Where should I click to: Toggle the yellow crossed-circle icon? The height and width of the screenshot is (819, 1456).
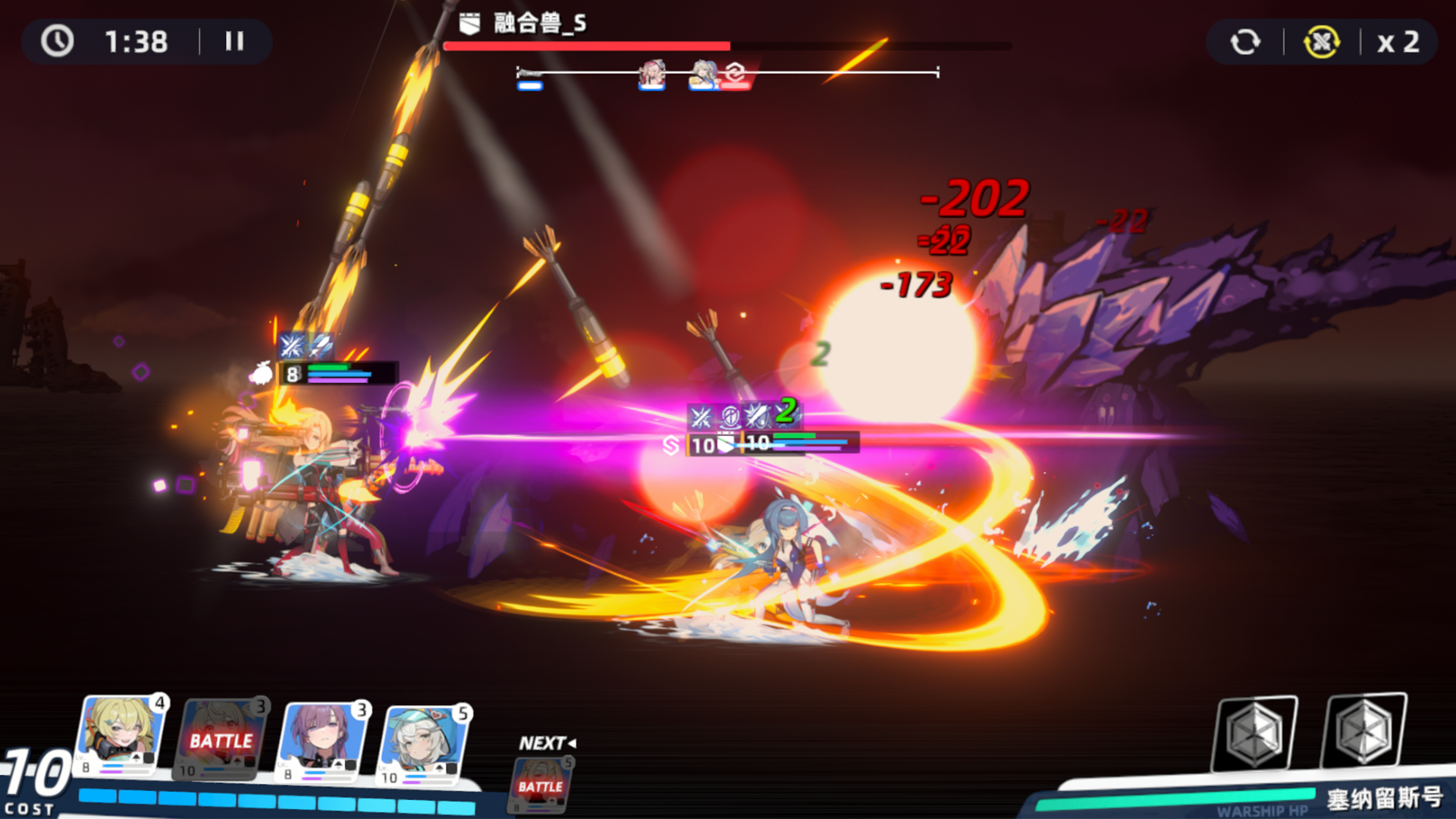(x=1321, y=42)
